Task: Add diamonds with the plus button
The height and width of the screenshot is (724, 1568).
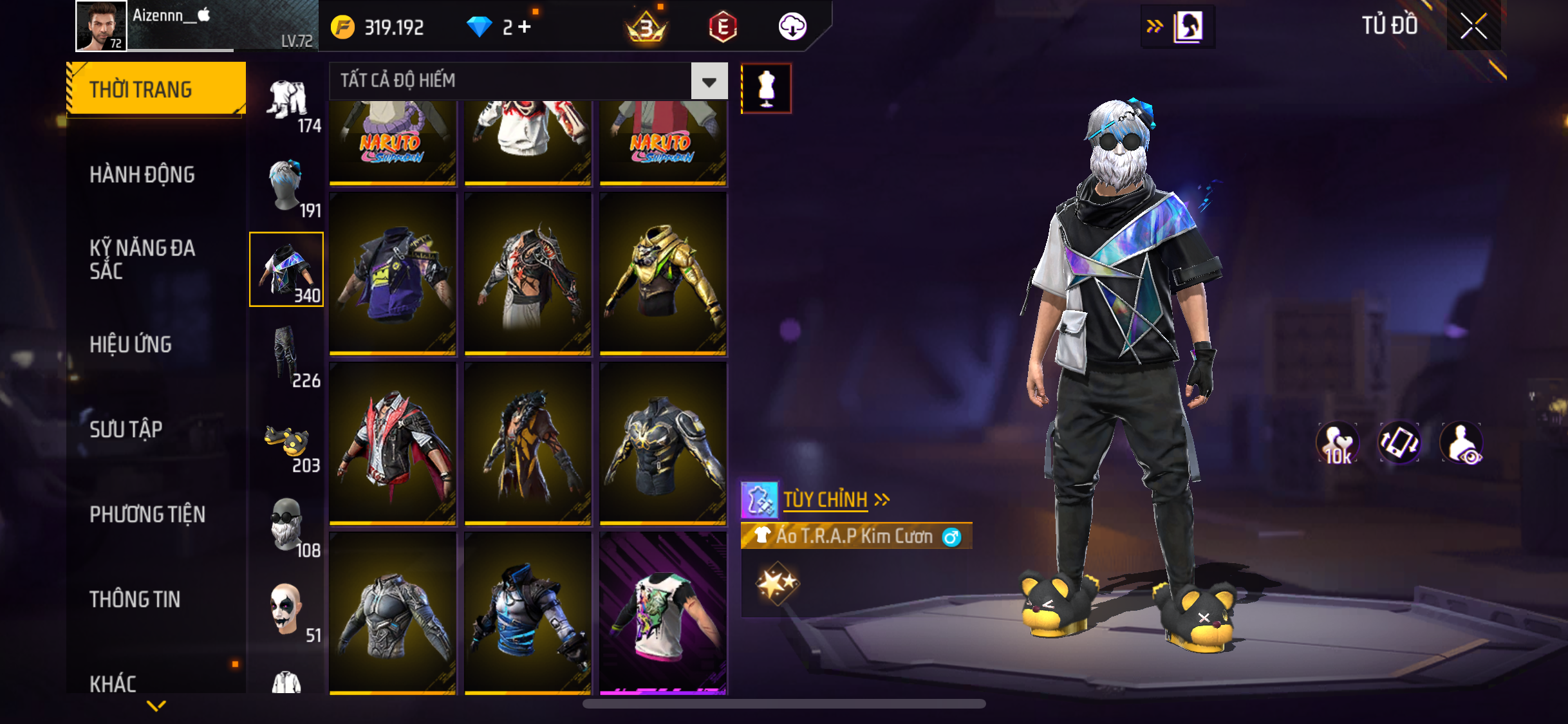Action: tap(525, 27)
